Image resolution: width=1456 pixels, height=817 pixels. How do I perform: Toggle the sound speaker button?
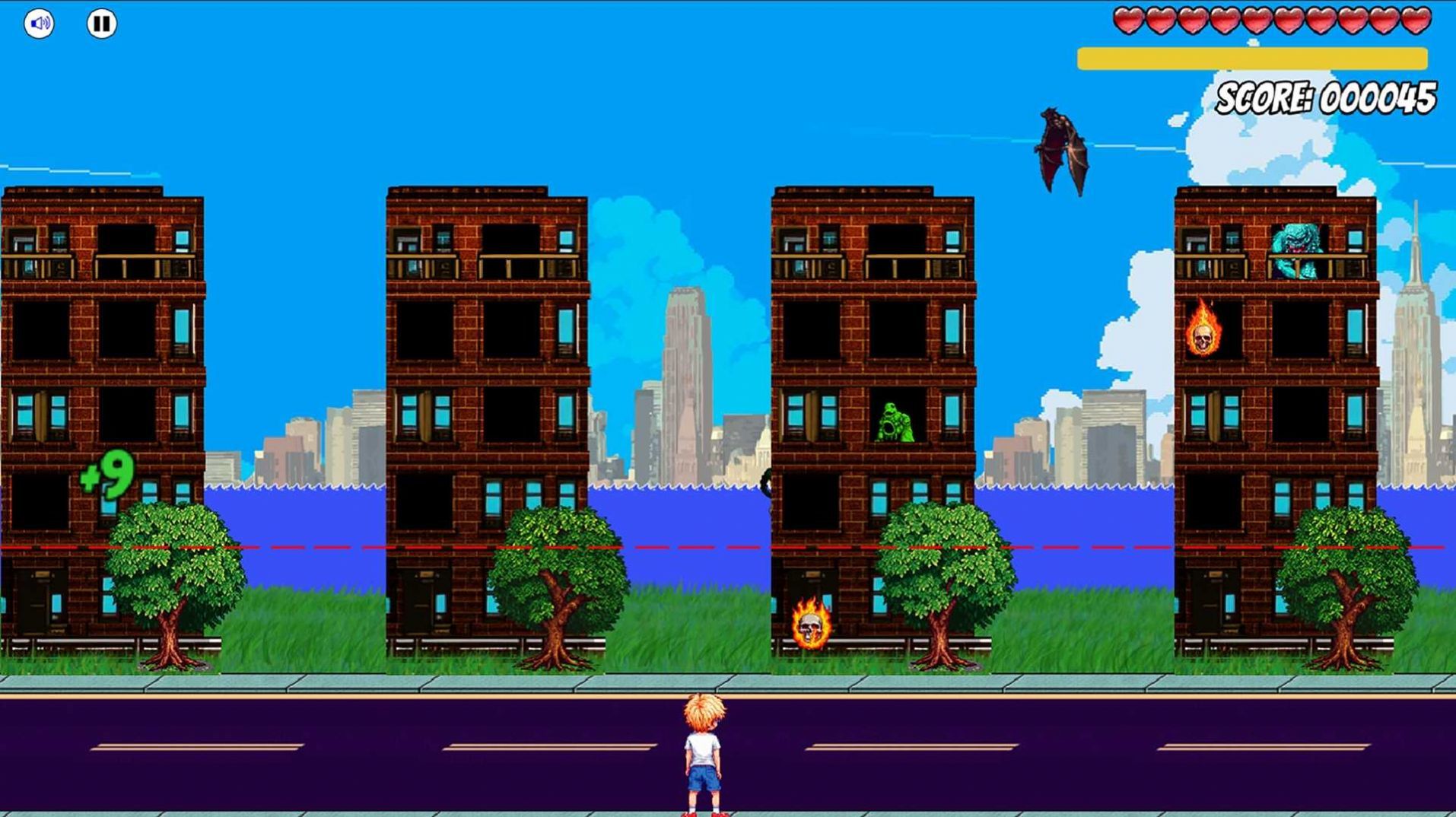(x=39, y=24)
